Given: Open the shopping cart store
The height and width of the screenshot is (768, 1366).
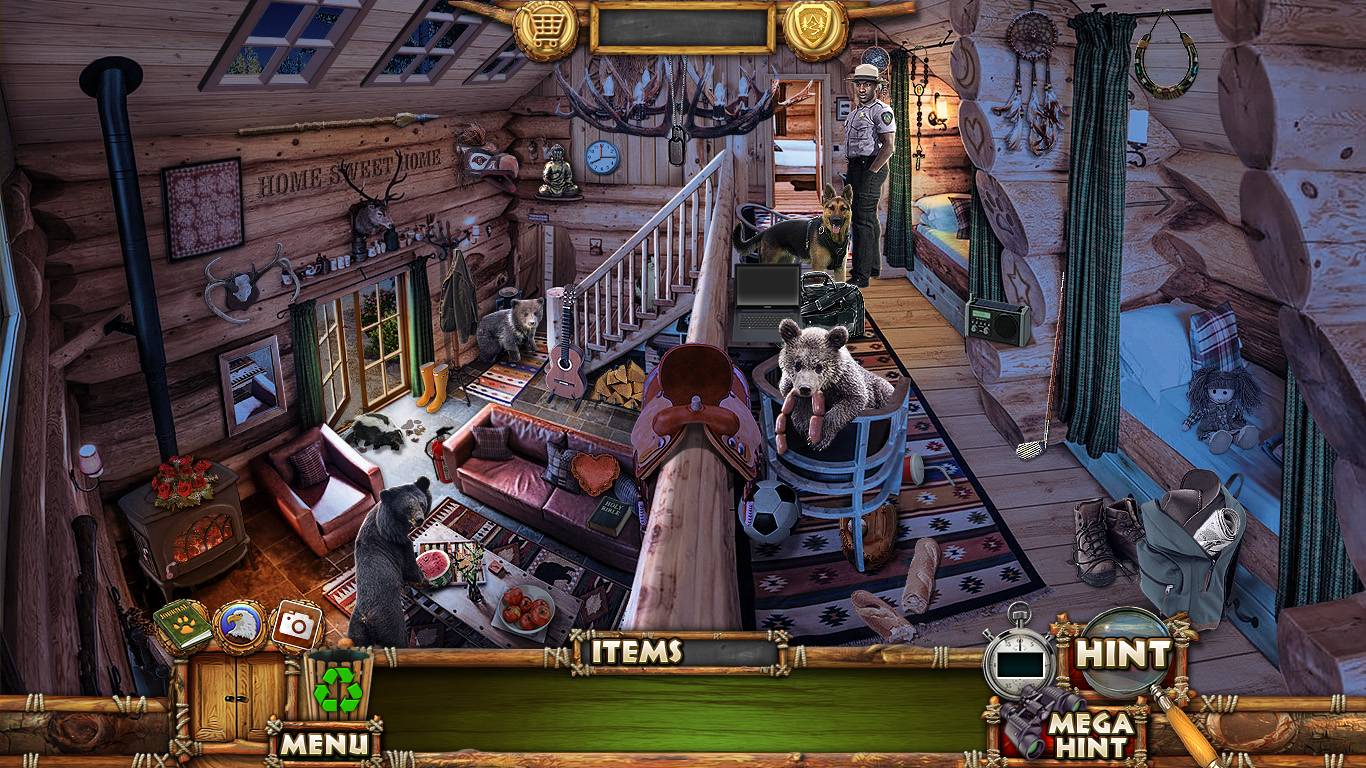Looking at the screenshot, I should (546, 28).
